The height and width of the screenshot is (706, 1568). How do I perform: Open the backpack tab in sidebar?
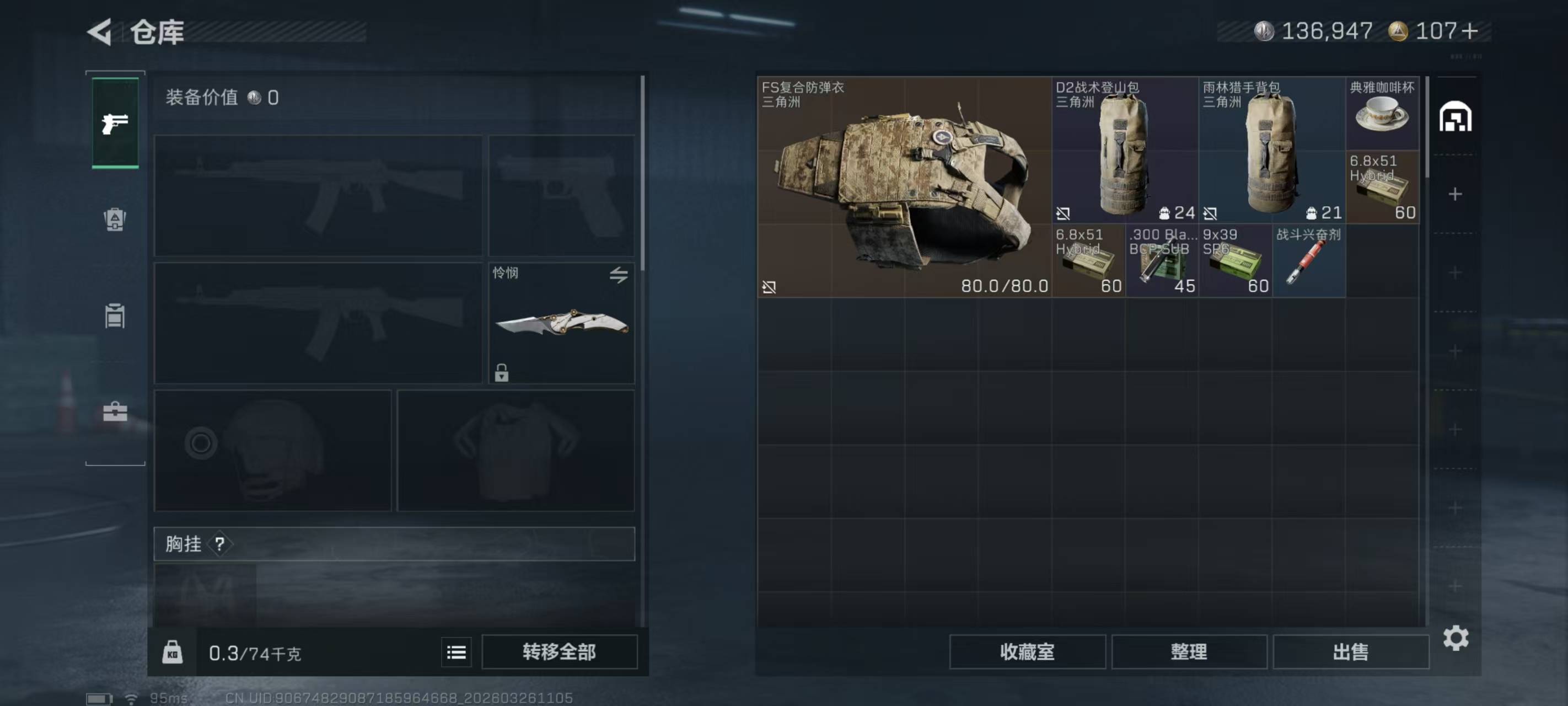pyautogui.click(x=115, y=220)
